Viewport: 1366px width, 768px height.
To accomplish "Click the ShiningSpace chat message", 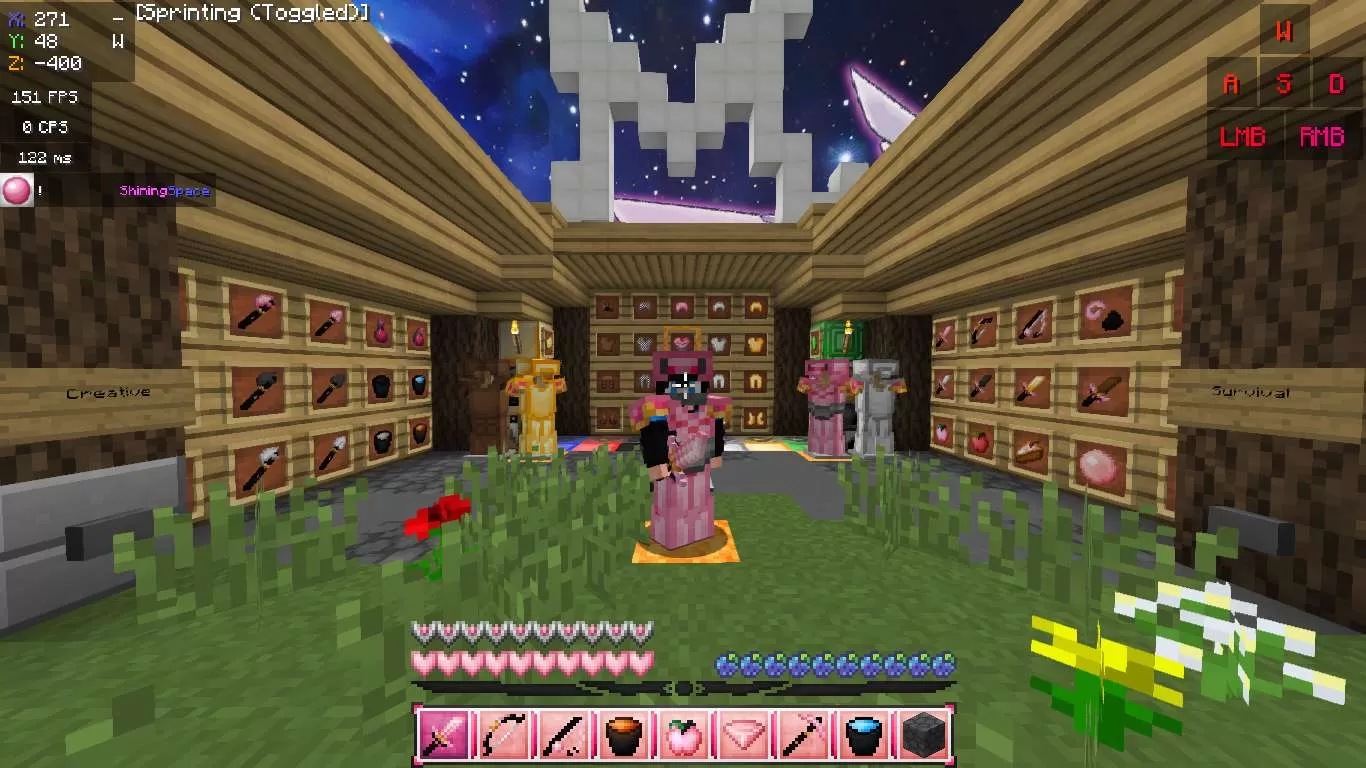I will pos(163,190).
